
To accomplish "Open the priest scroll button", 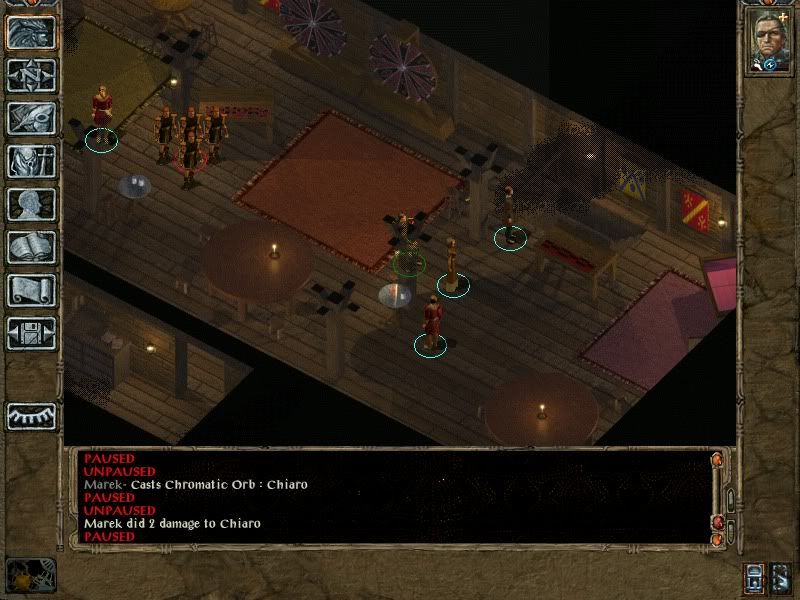I will coord(31,290).
